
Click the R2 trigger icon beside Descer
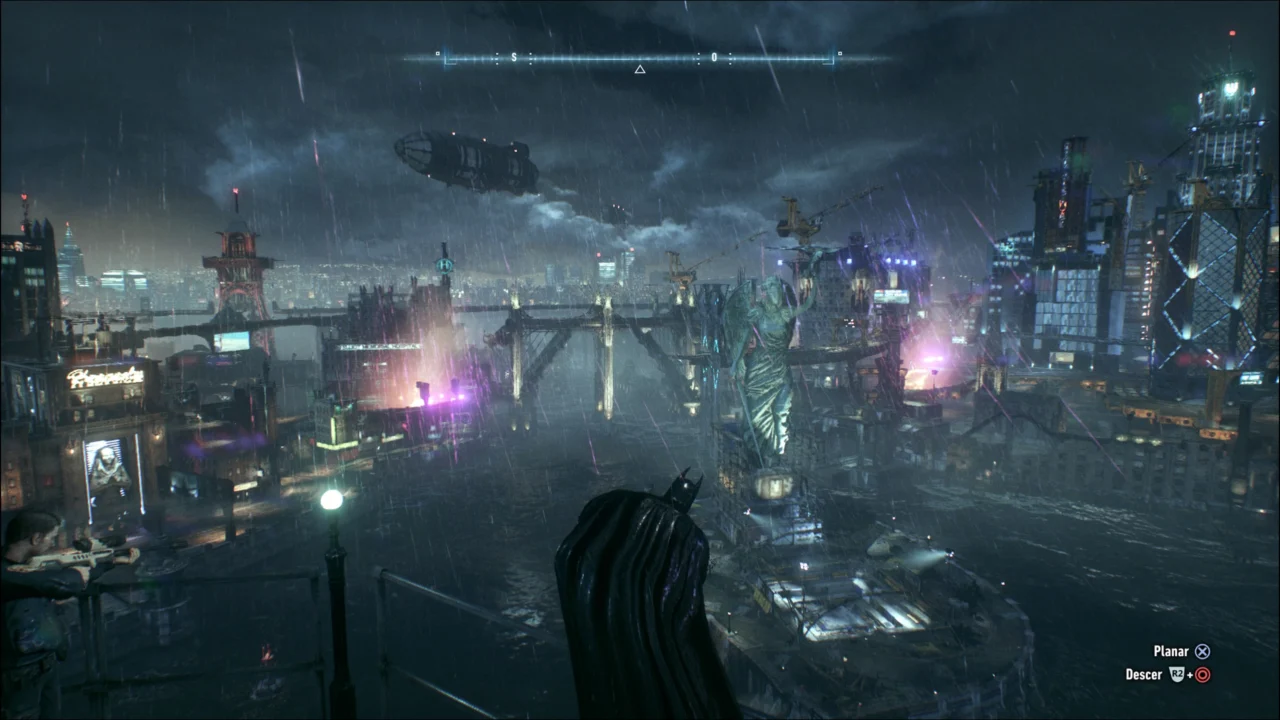(x=1177, y=674)
